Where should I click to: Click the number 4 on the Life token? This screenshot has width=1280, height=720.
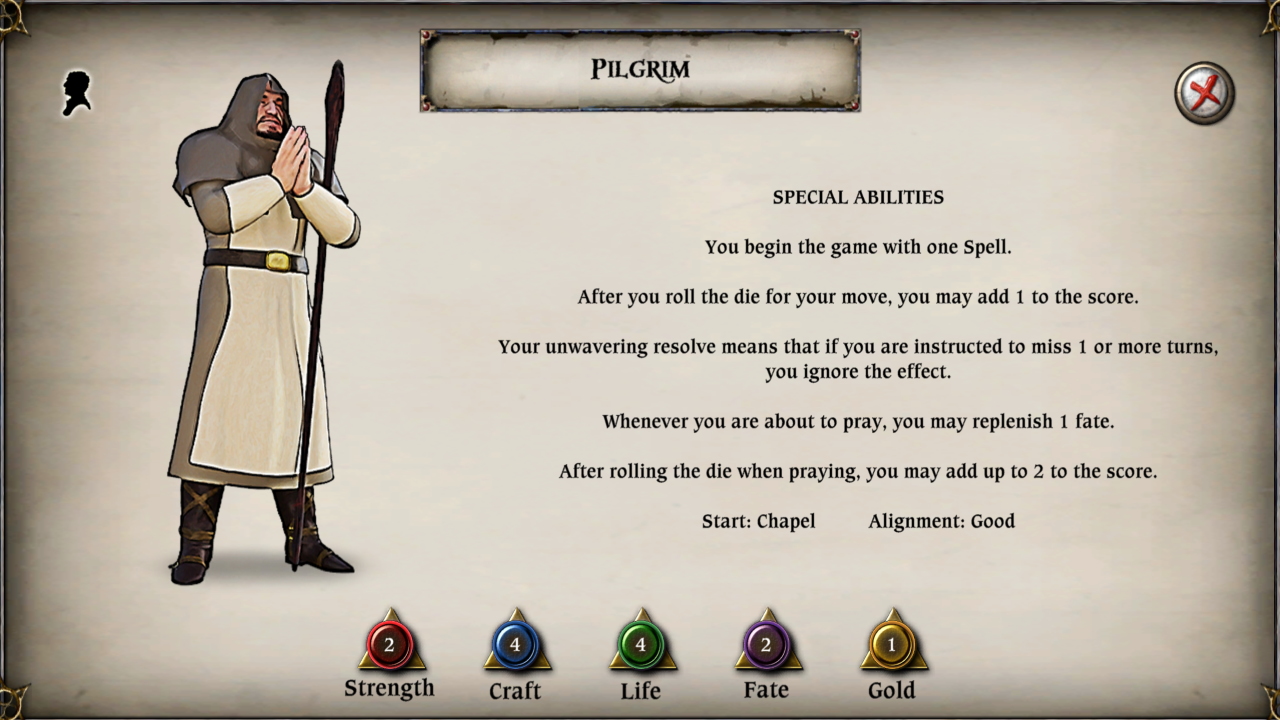pyautogui.click(x=640, y=645)
